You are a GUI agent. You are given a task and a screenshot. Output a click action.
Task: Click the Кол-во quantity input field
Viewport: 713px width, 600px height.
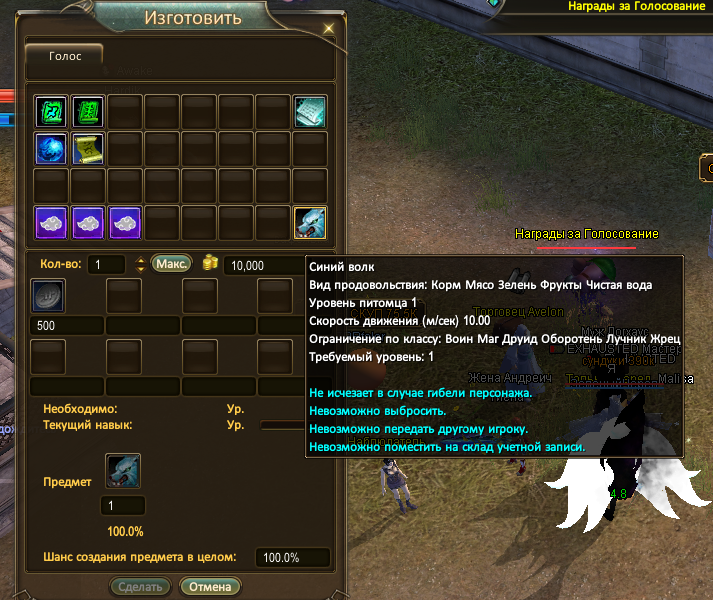pos(105,265)
